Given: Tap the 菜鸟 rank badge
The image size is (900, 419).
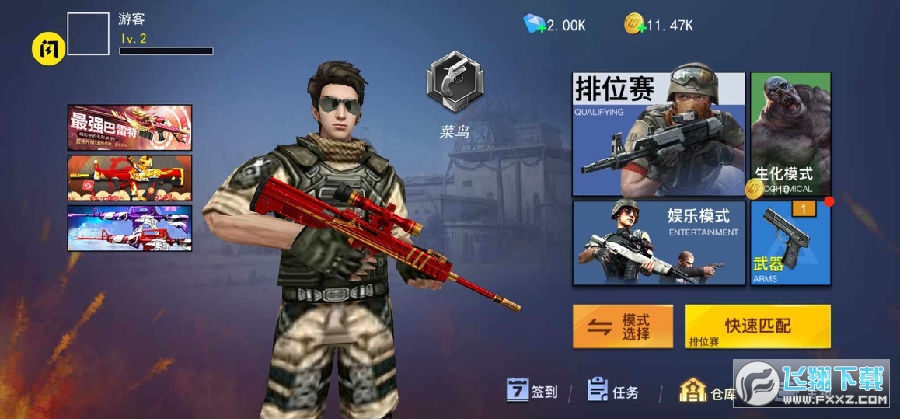Looking at the screenshot, I should coord(455,87).
